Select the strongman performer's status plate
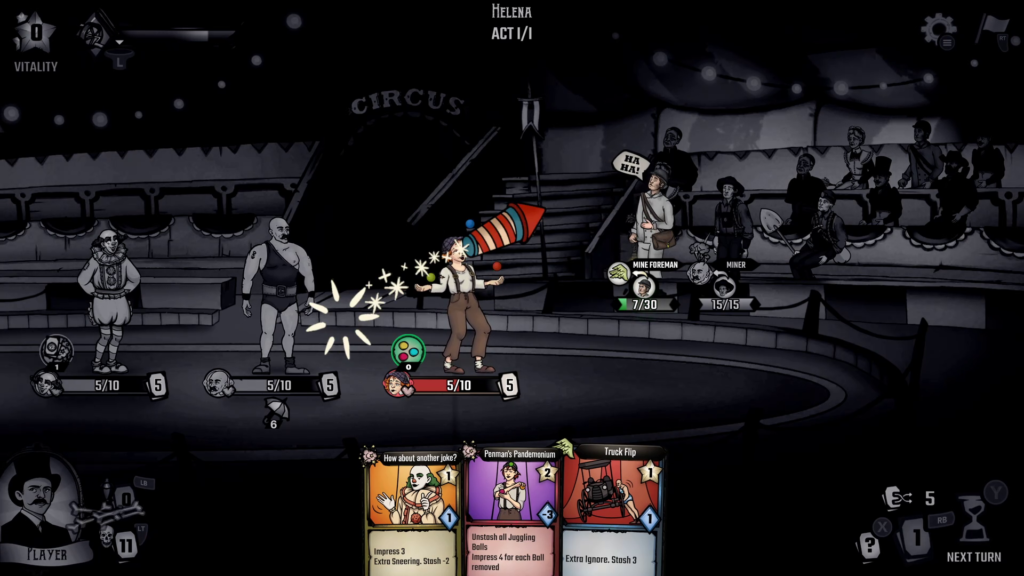Screen dimensions: 1024x576 click(x=270, y=384)
